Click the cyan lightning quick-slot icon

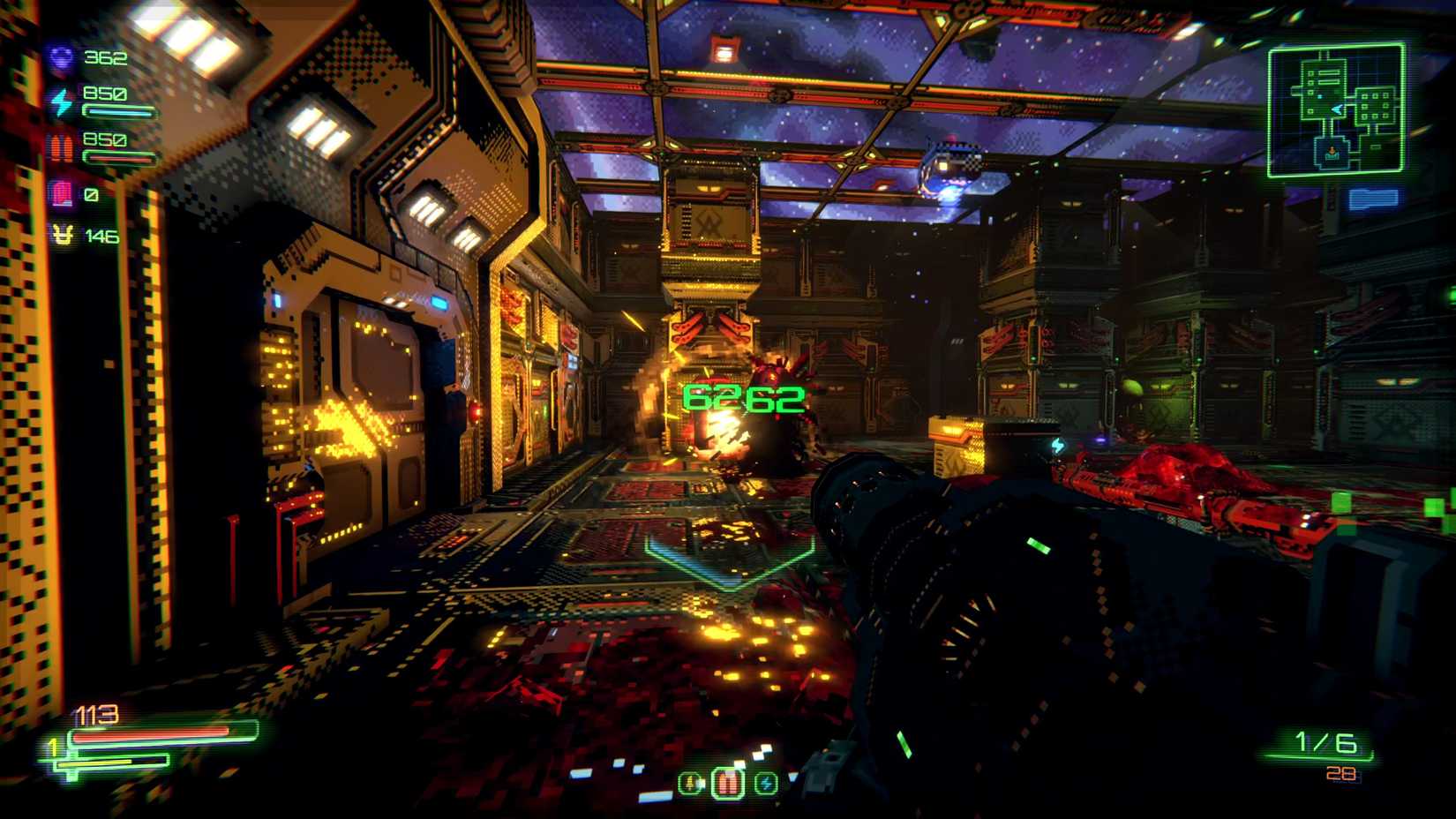coord(766,784)
